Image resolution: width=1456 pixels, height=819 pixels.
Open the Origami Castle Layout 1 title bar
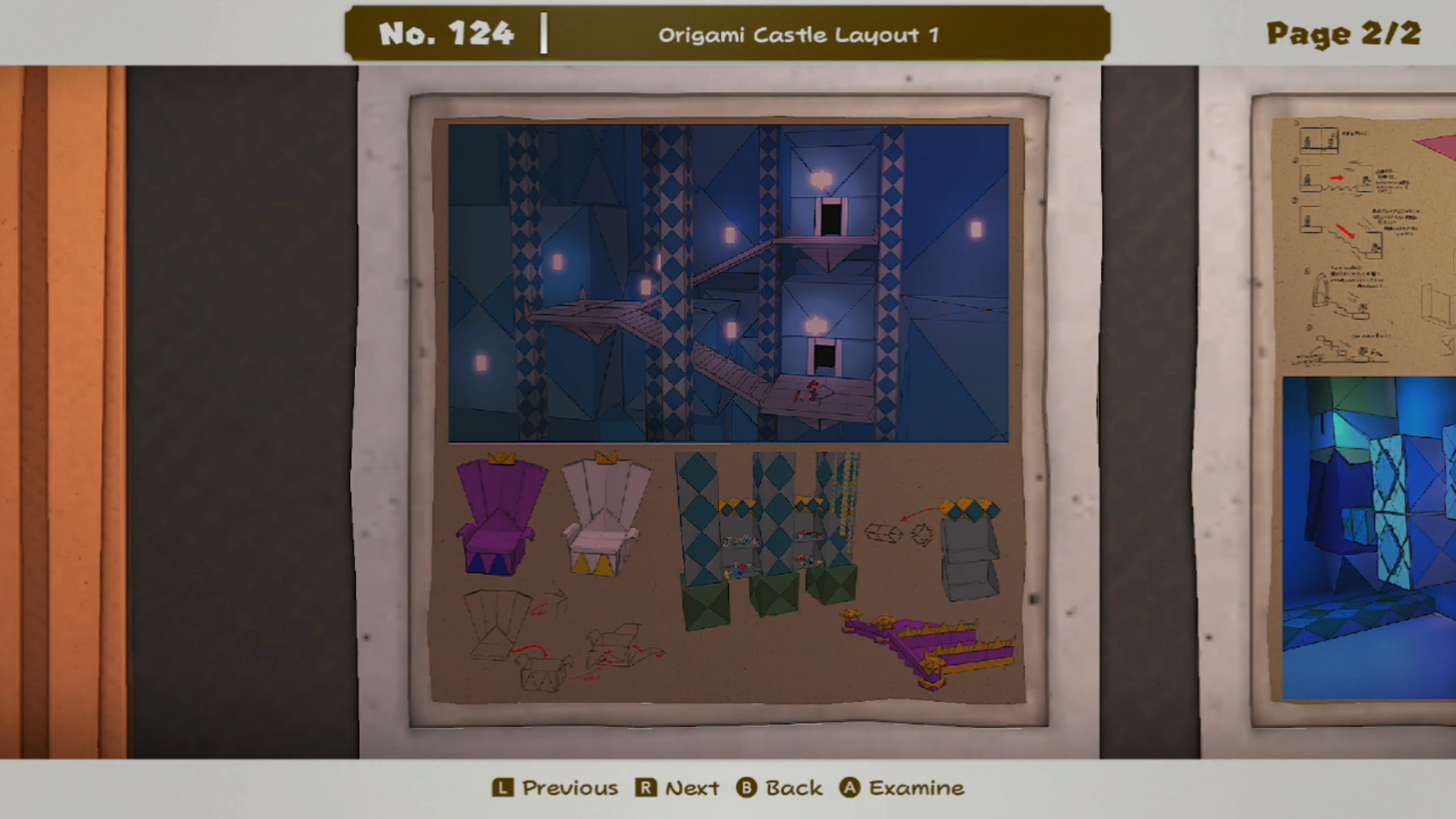(800, 34)
